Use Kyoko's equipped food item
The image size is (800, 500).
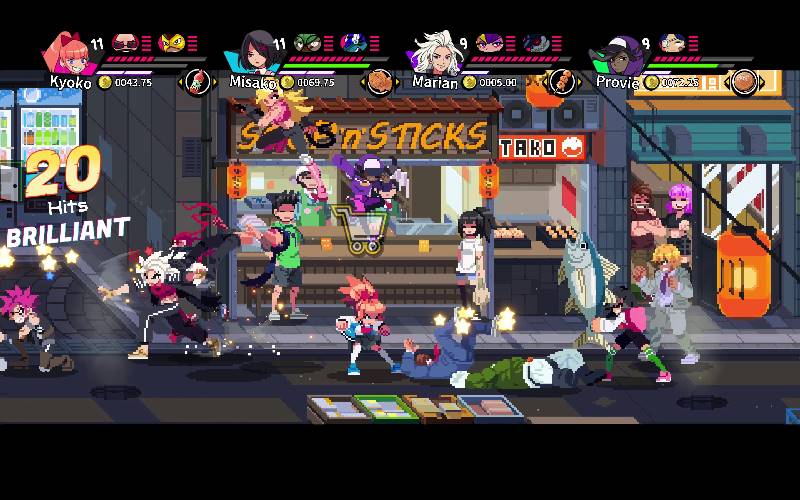tap(198, 81)
